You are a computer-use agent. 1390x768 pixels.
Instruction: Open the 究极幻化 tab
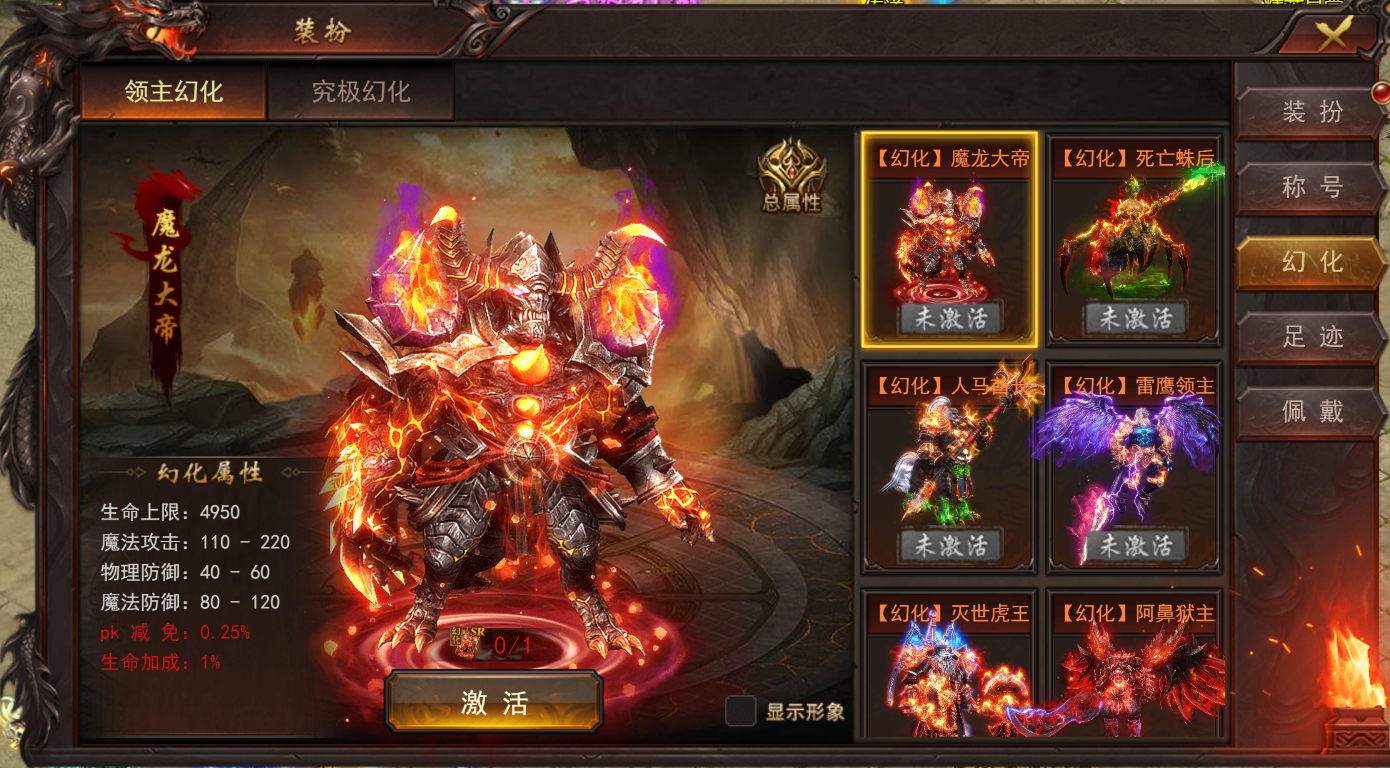(x=361, y=92)
